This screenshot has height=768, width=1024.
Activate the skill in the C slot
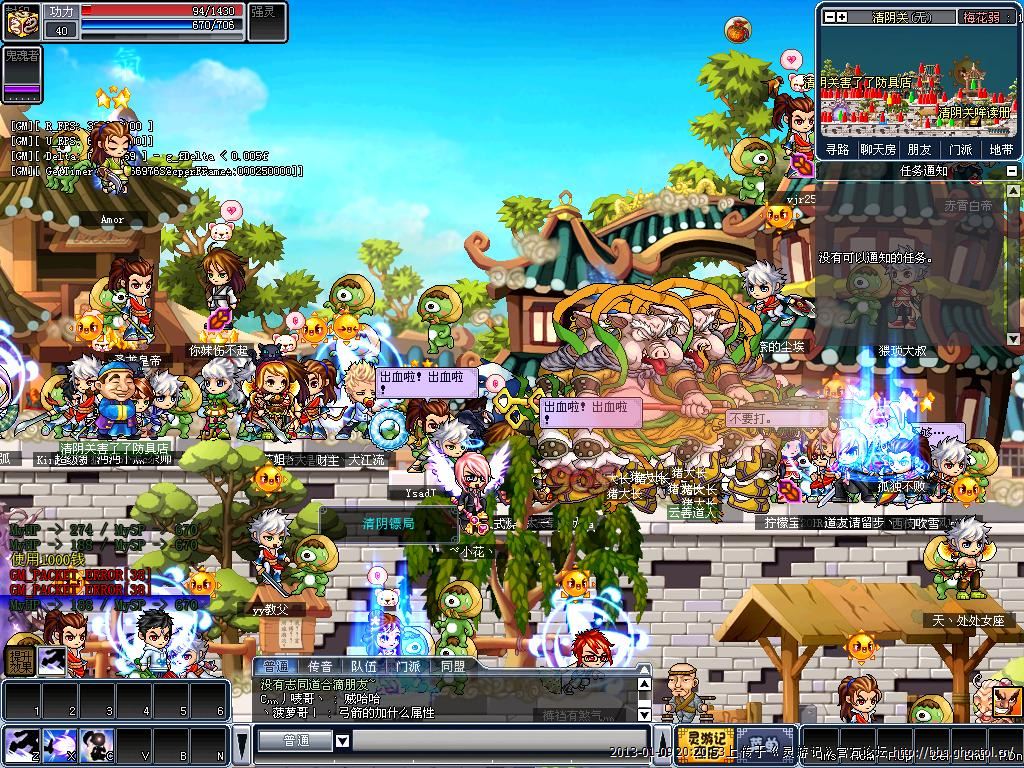coord(96,745)
